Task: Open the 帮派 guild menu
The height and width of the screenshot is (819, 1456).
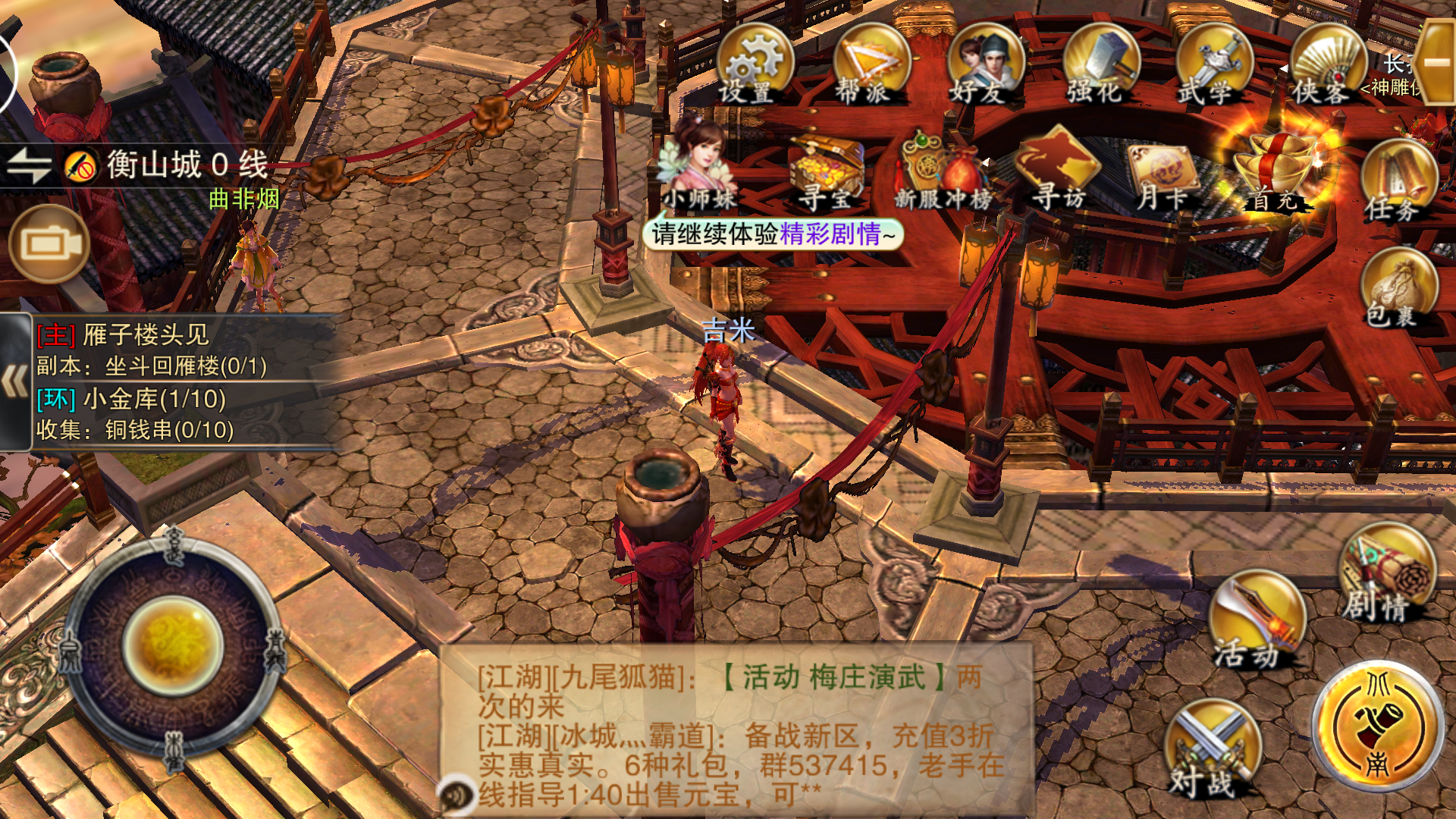Action: coord(869,64)
